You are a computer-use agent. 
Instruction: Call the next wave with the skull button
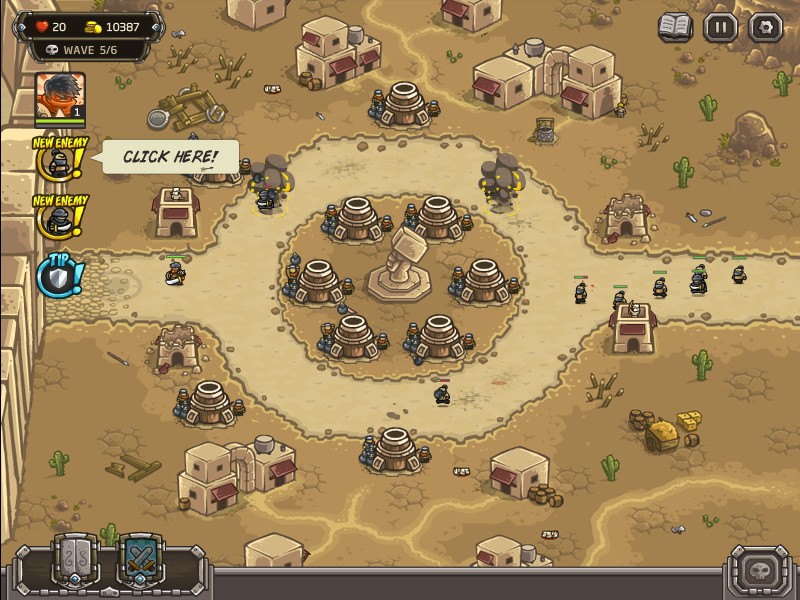[762, 570]
